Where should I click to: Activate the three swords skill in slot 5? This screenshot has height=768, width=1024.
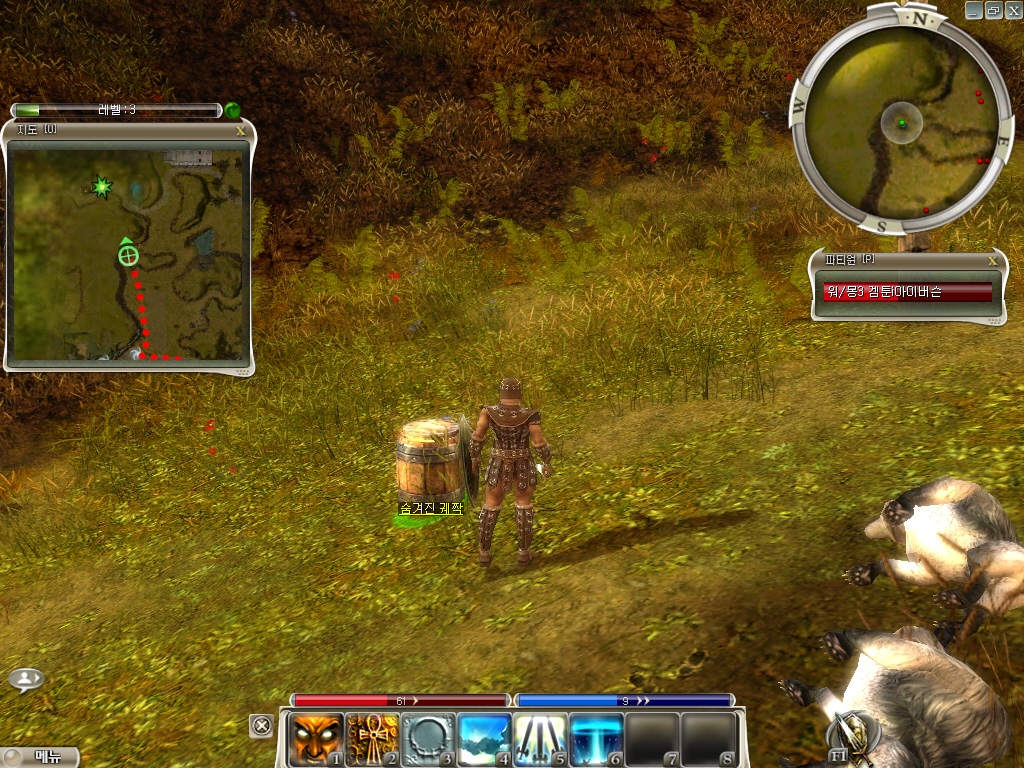pyautogui.click(x=540, y=738)
